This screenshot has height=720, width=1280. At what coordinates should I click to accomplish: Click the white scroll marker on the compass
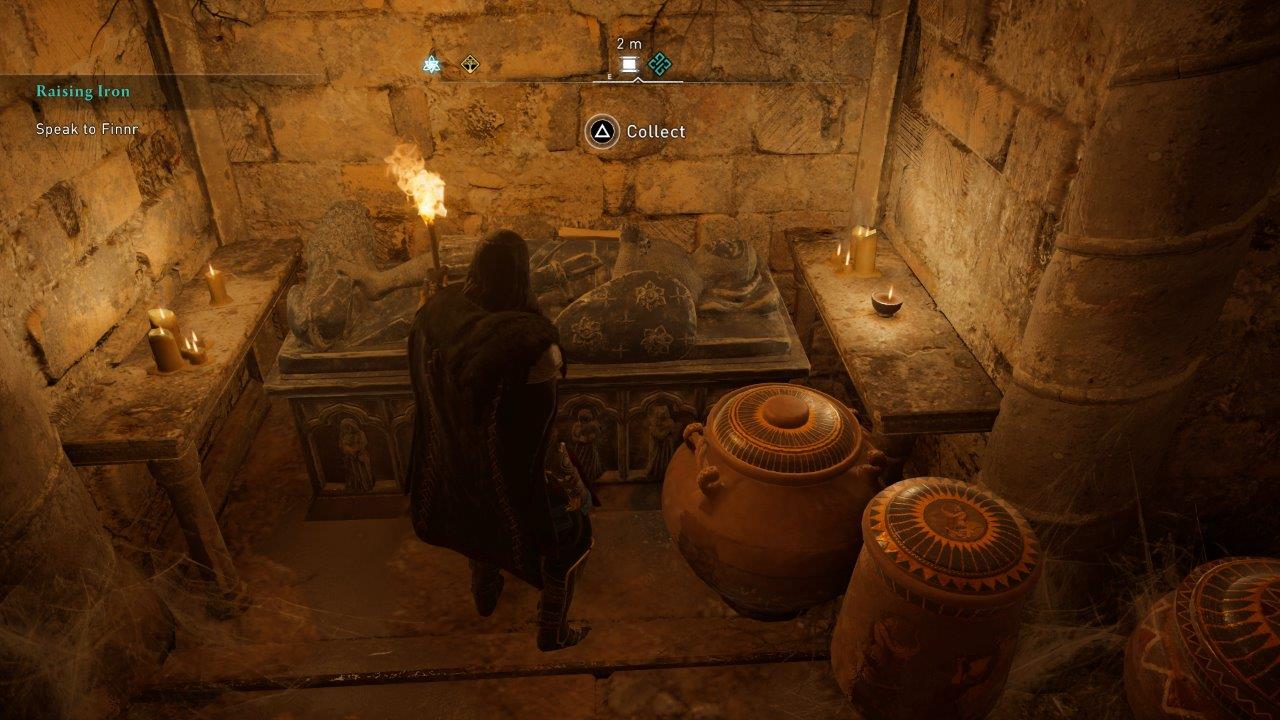pos(629,65)
